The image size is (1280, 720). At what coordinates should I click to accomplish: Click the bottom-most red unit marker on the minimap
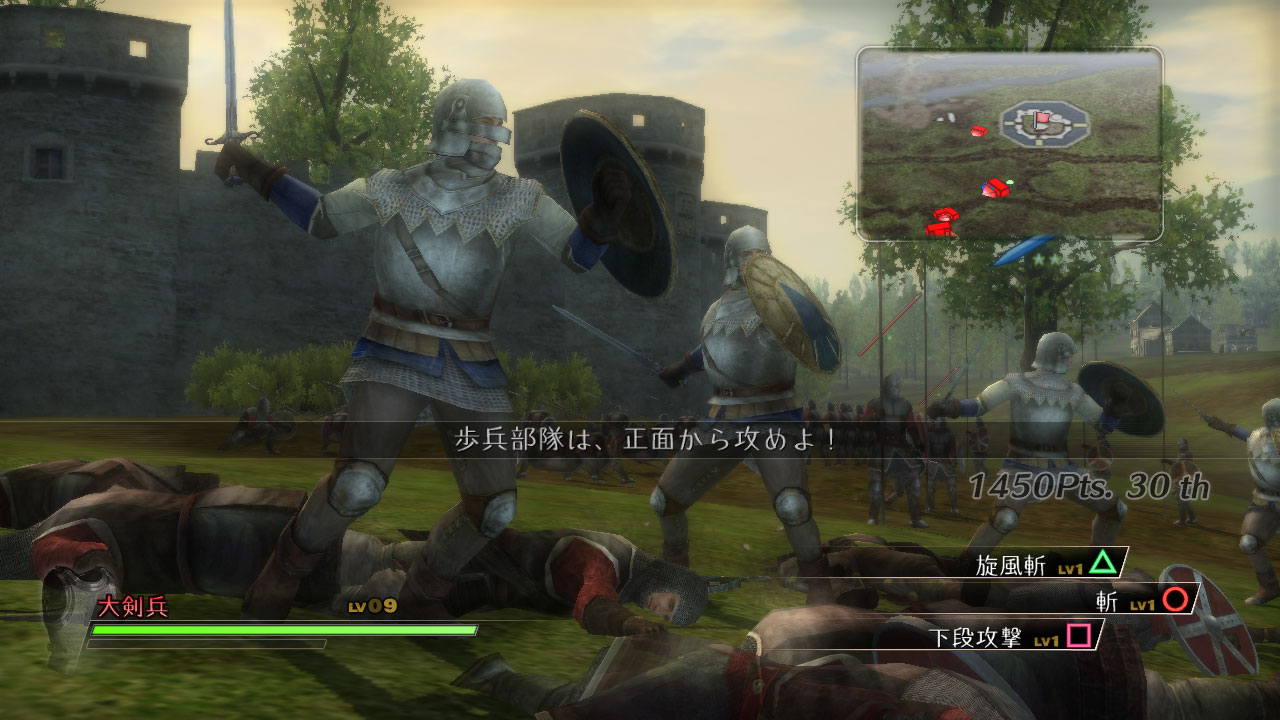point(940,230)
